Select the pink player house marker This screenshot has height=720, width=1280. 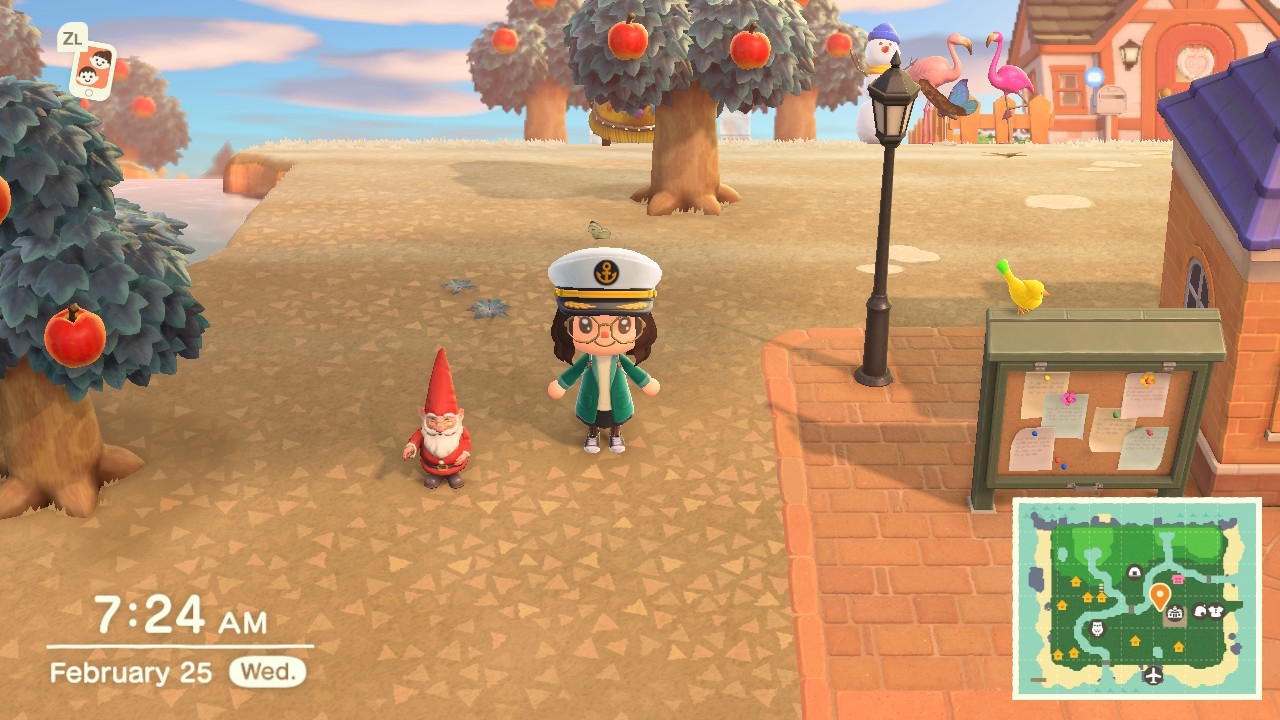[1177, 578]
